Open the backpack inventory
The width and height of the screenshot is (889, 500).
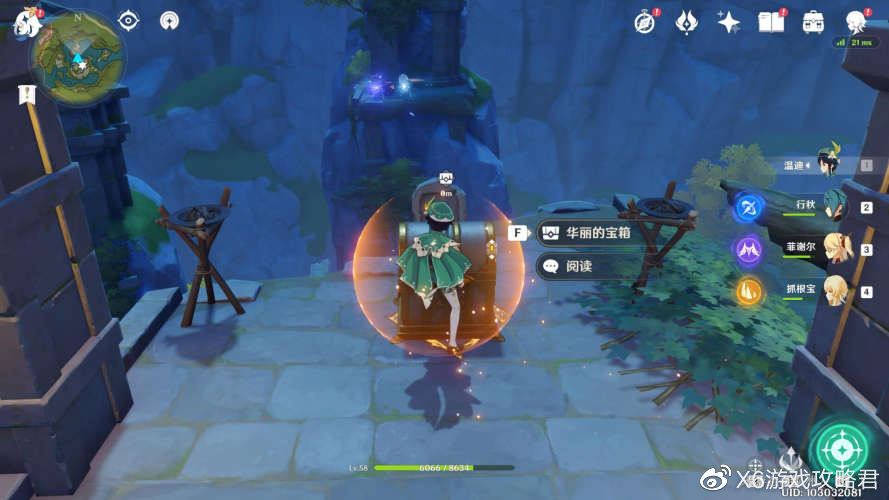(813, 22)
